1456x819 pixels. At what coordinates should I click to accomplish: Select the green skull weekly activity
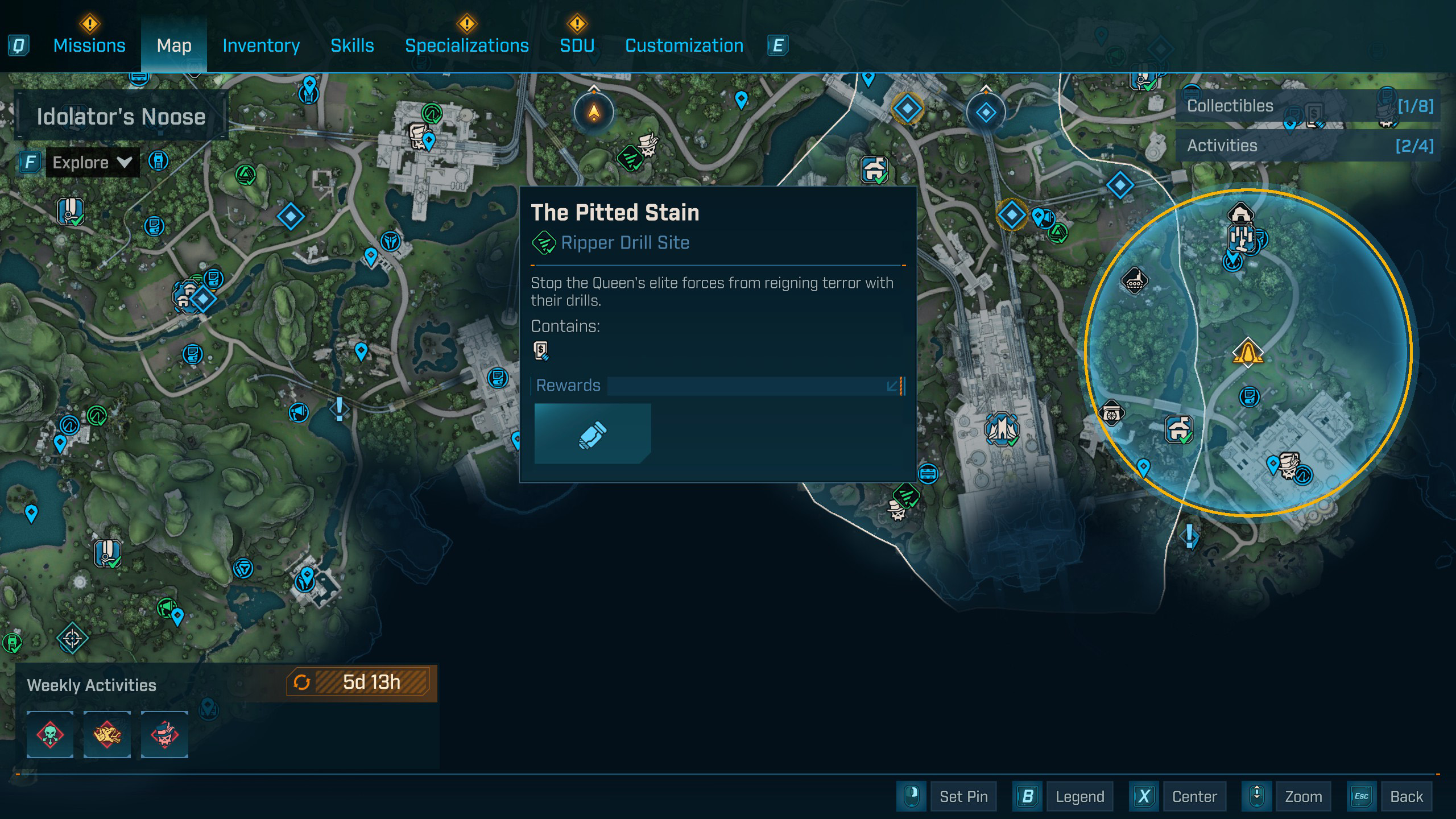click(x=50, y=734)
